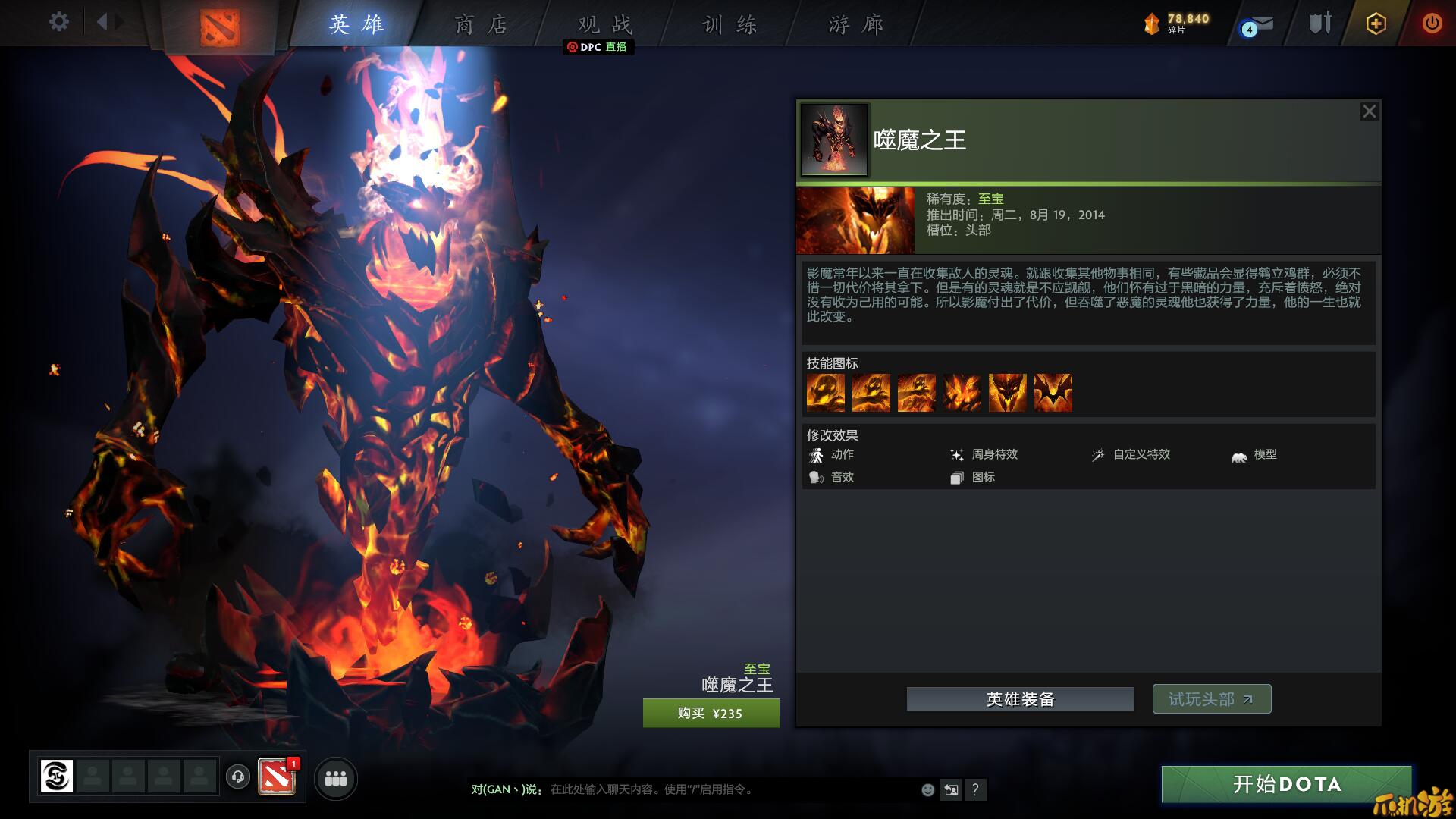This screenshot has height=819, width=1456.
Task: Open the mail inbox envelope icon
Action: (1260, 25)
